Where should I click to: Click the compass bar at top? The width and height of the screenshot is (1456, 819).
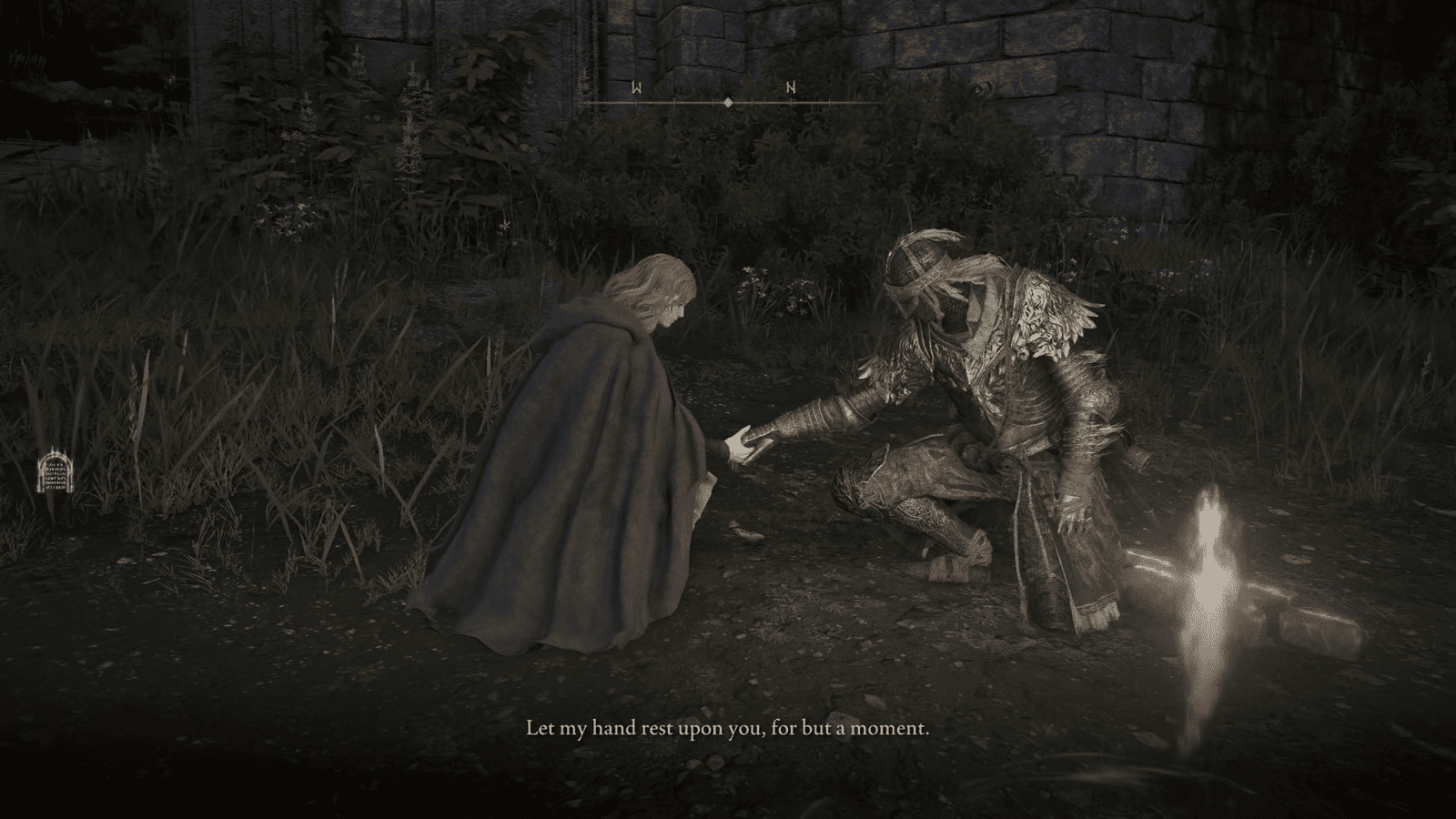(728, 102)
